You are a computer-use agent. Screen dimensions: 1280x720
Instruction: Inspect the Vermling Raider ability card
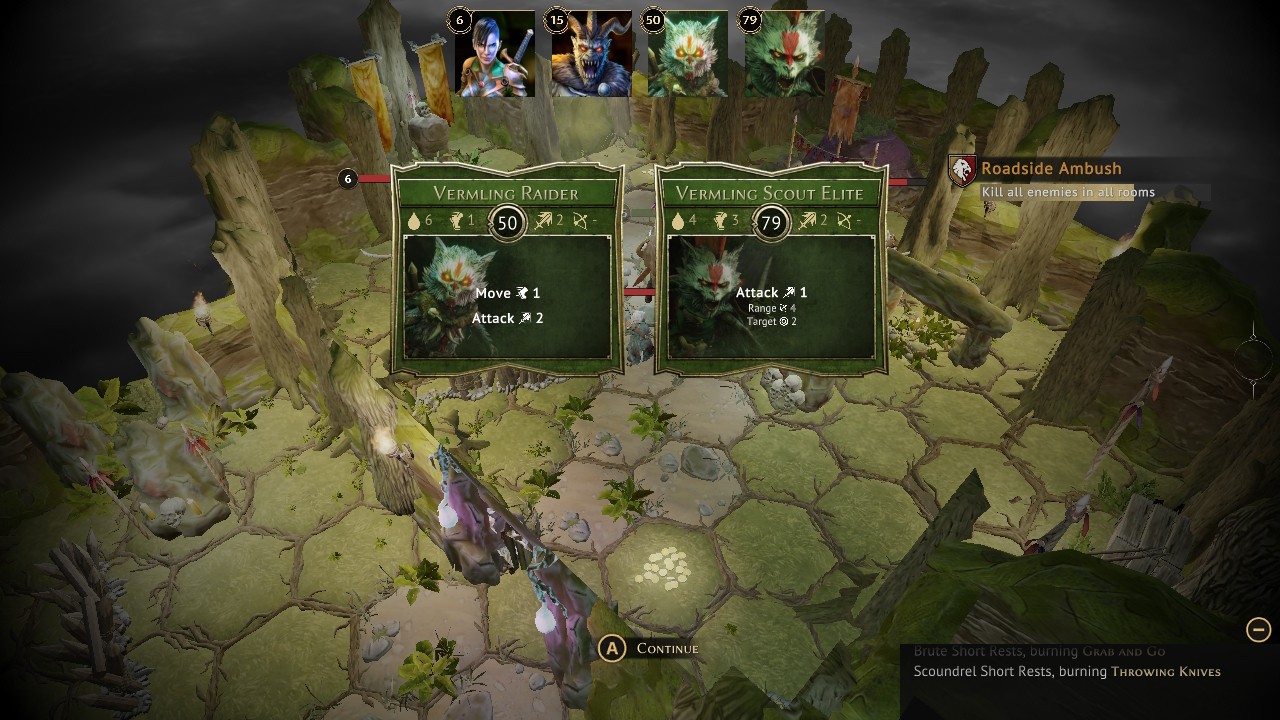(x=507, y=270)
